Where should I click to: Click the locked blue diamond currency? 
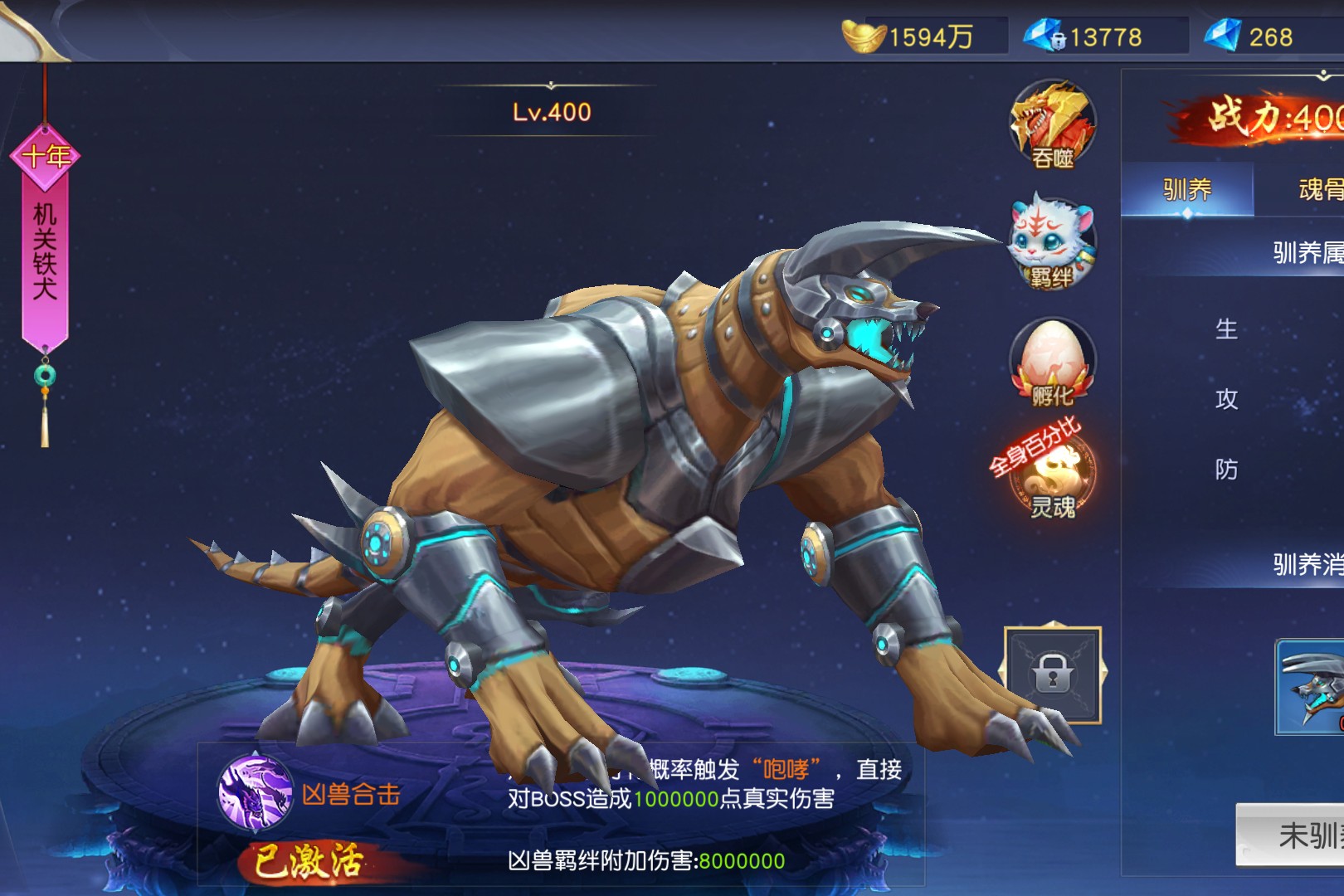coord(1044,36)
